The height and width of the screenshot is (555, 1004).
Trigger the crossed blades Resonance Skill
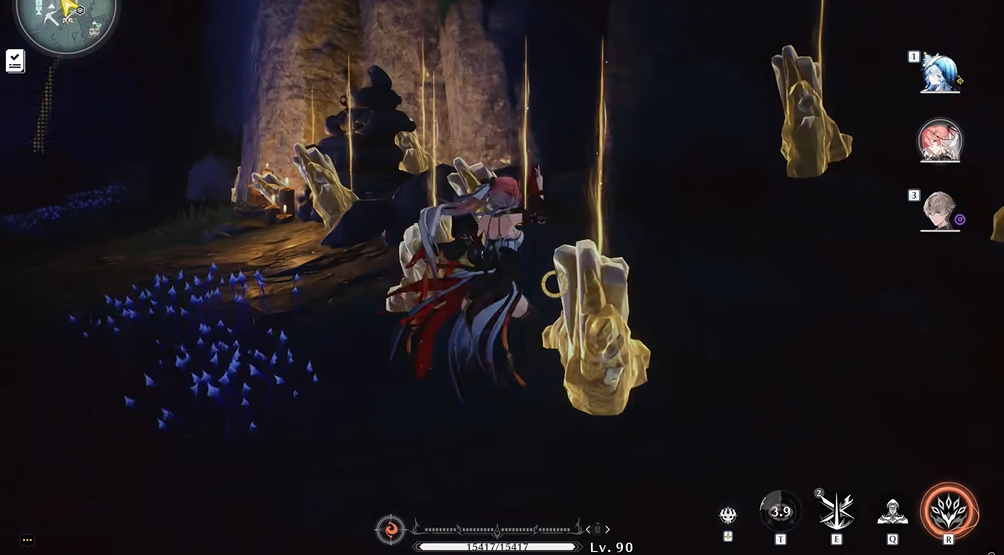pos(836,512)
